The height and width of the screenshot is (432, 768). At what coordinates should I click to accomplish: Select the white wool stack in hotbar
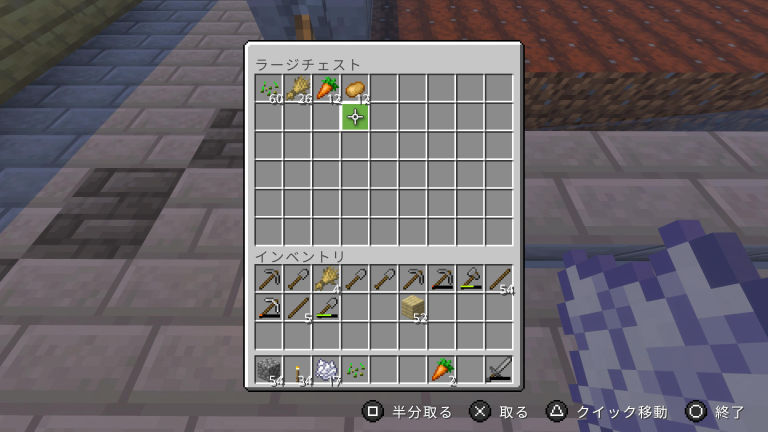pyautogui.click(x=326, y=370)
